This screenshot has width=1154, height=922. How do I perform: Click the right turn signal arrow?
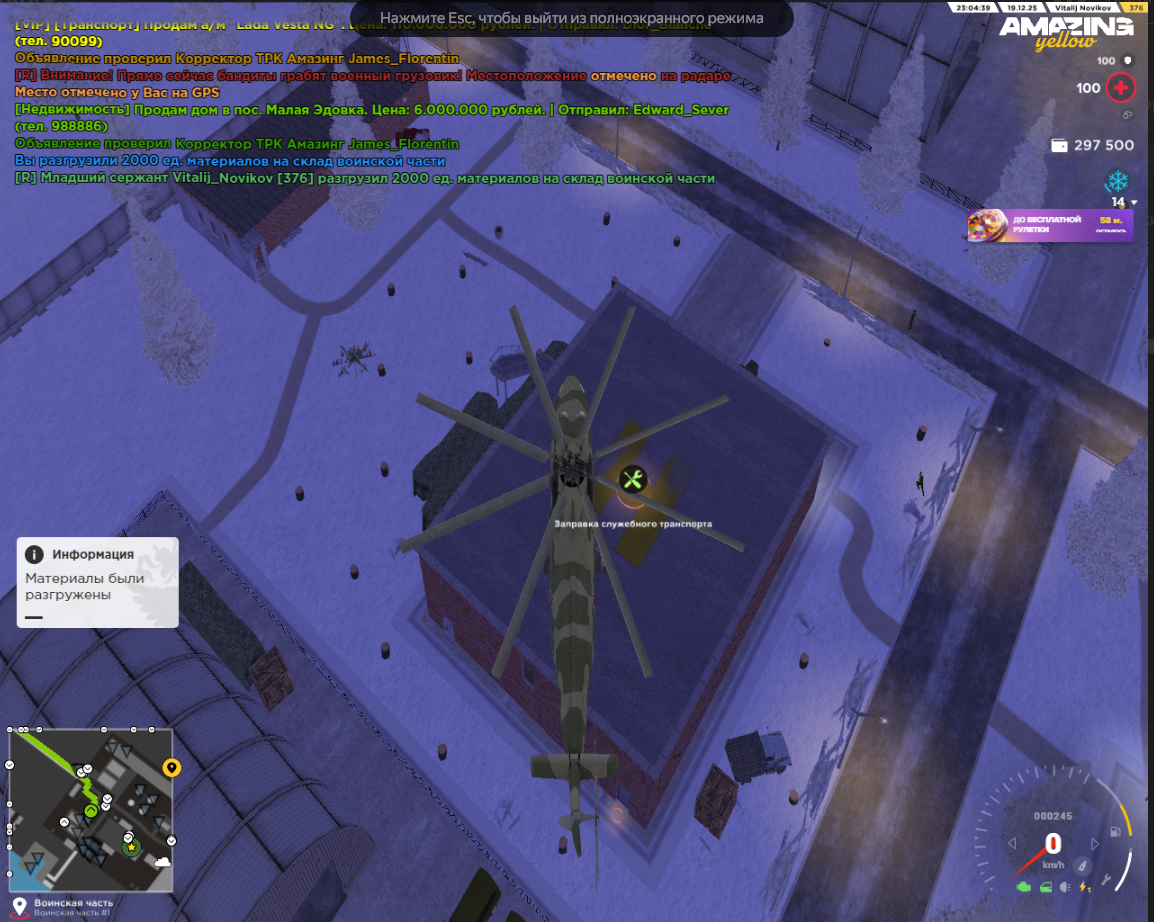click(1093, 844)
